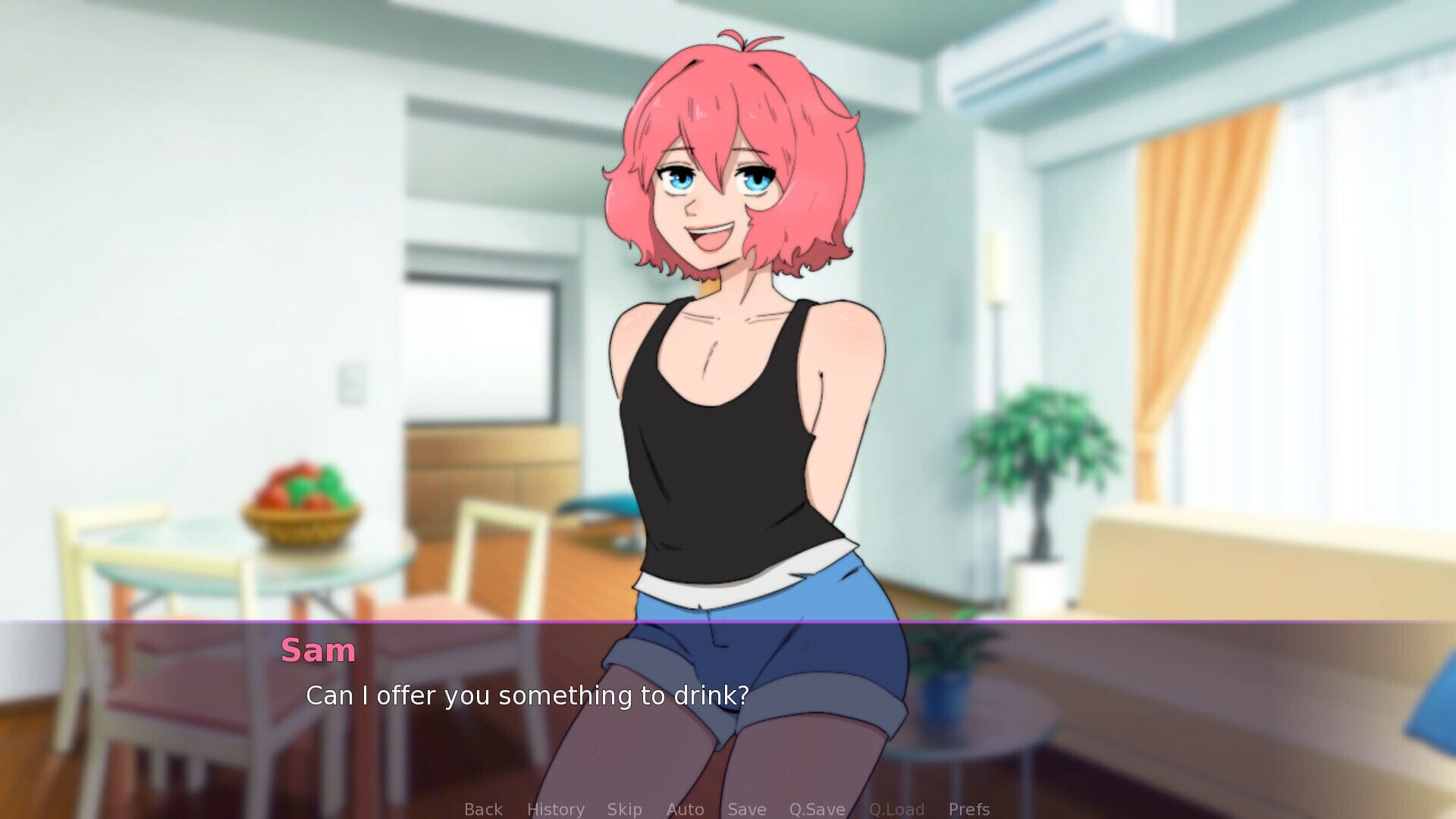Select Skip in the bottom quick menu

[624, 808]
